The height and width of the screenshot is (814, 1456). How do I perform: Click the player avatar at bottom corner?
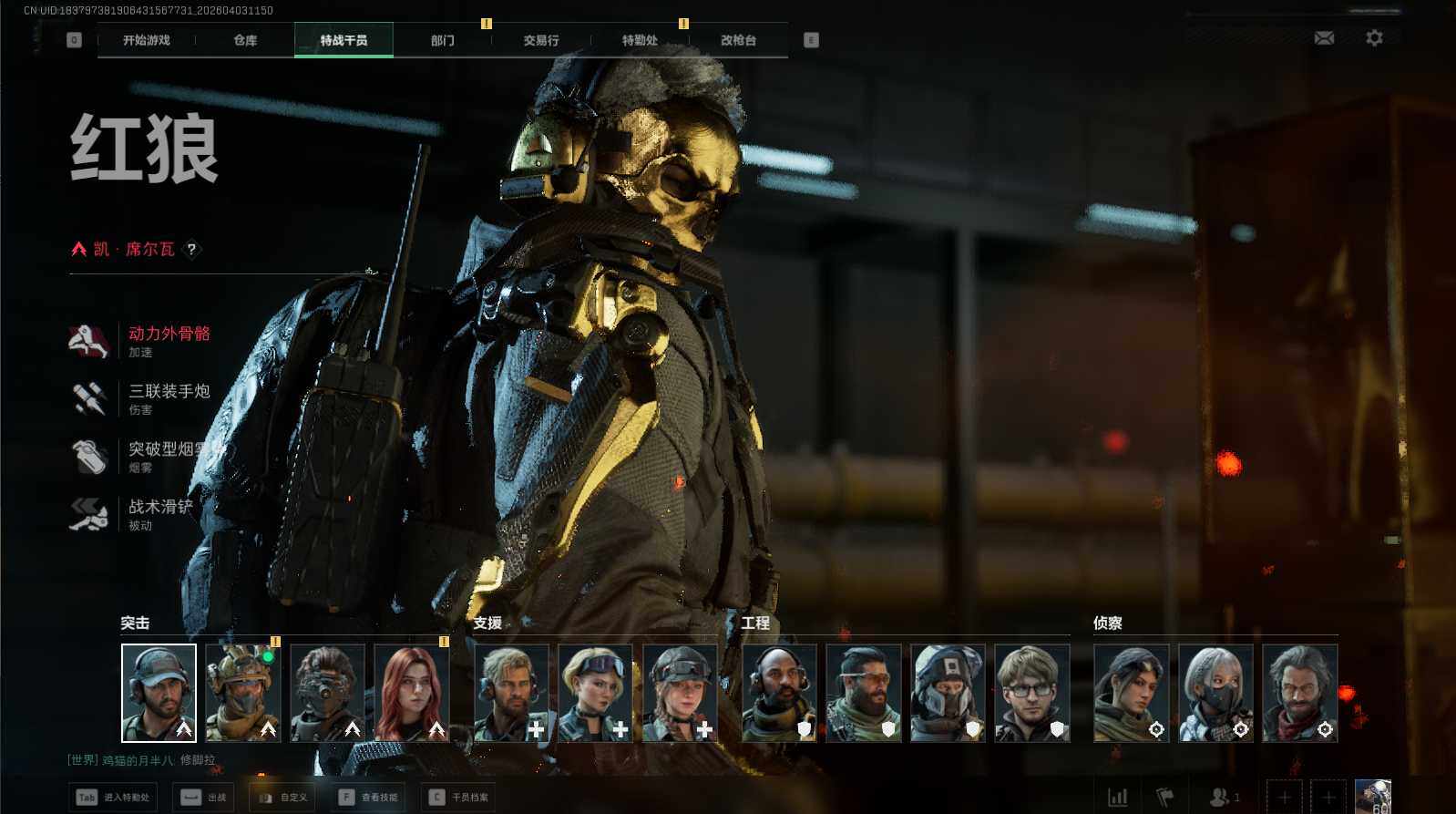point(1373,796)
